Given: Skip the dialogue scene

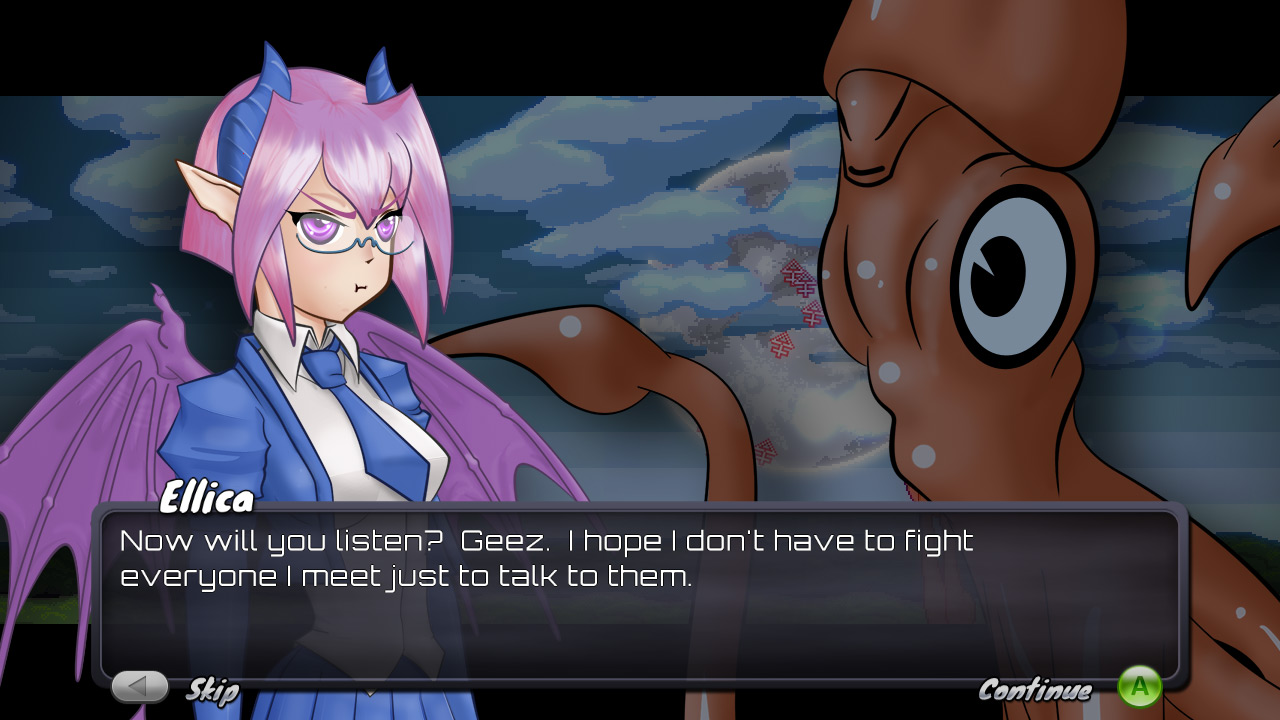Looking at the screenshot, I should click(141, 687).
